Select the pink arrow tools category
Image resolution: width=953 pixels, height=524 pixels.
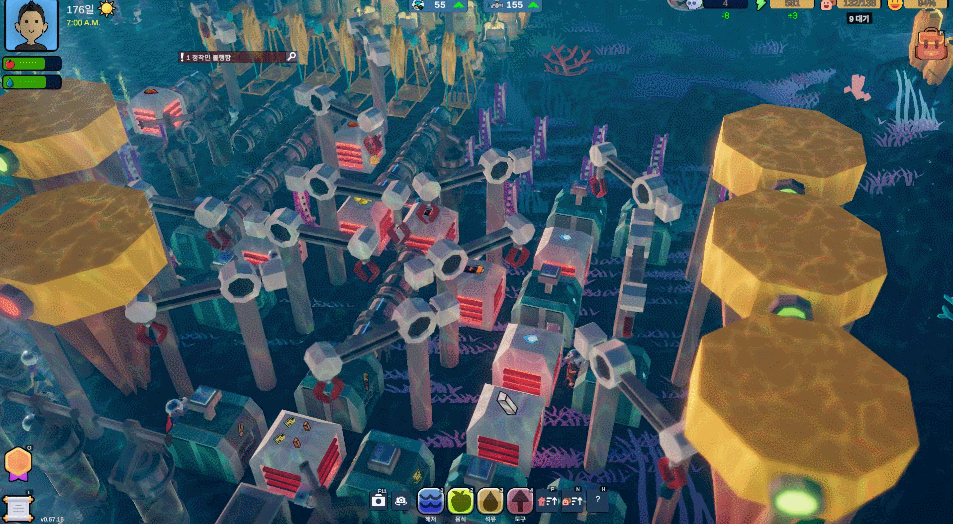pos(520,500)
